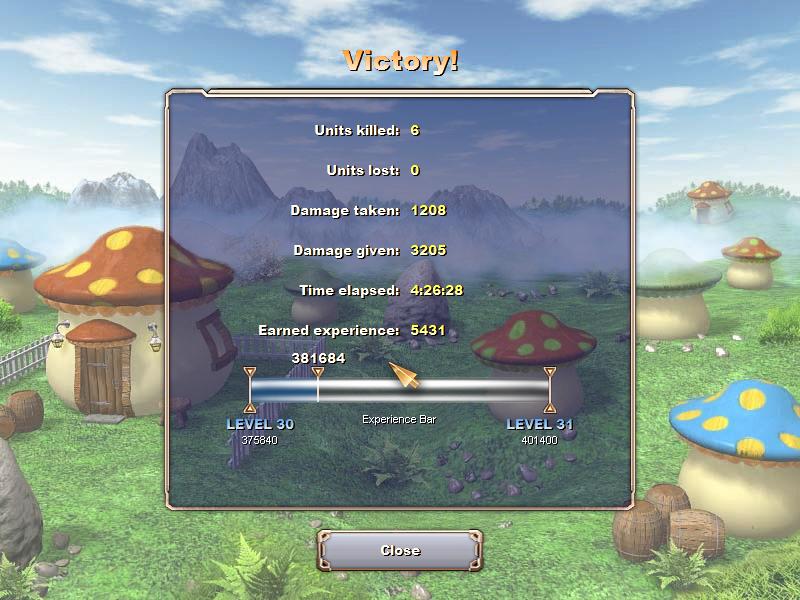Close the Victory results screen
This screenshot has width=800, height=600.
[400, 551]
